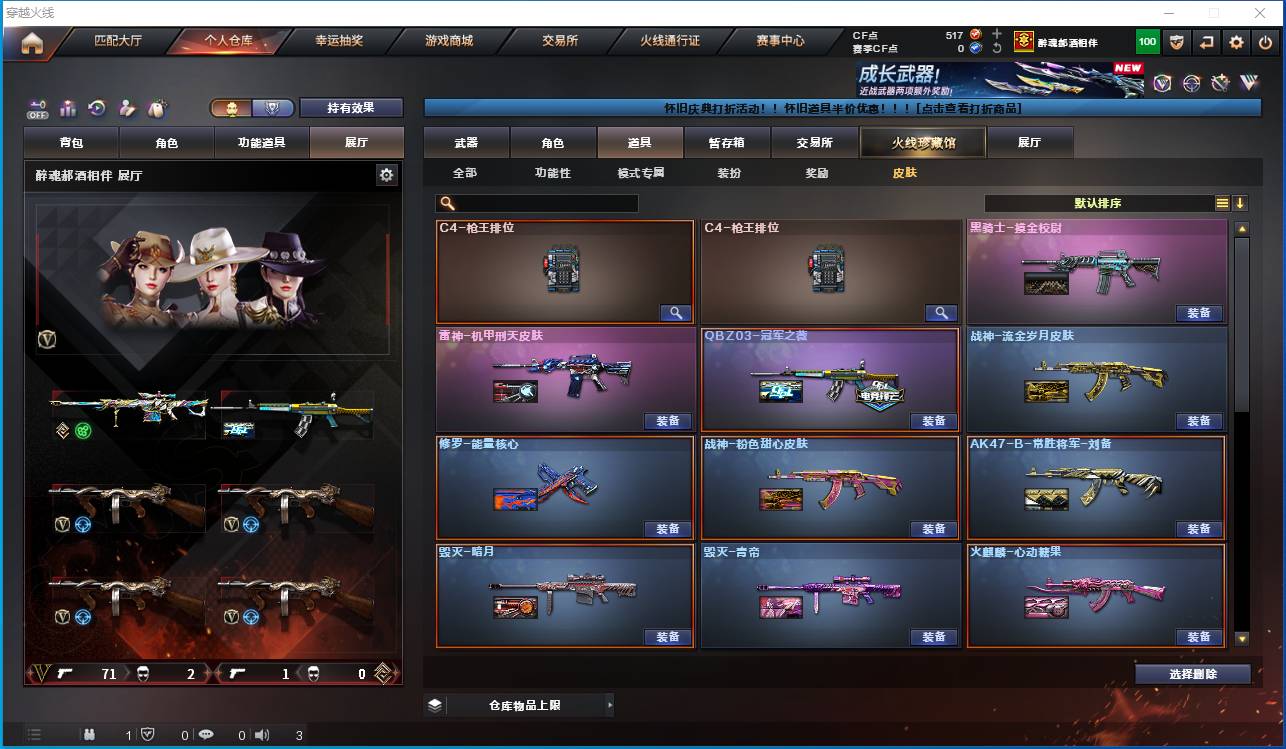The image size is (1286, 749).
Task: Switch to the 武器 weapons tab
Action: point(466,143)
